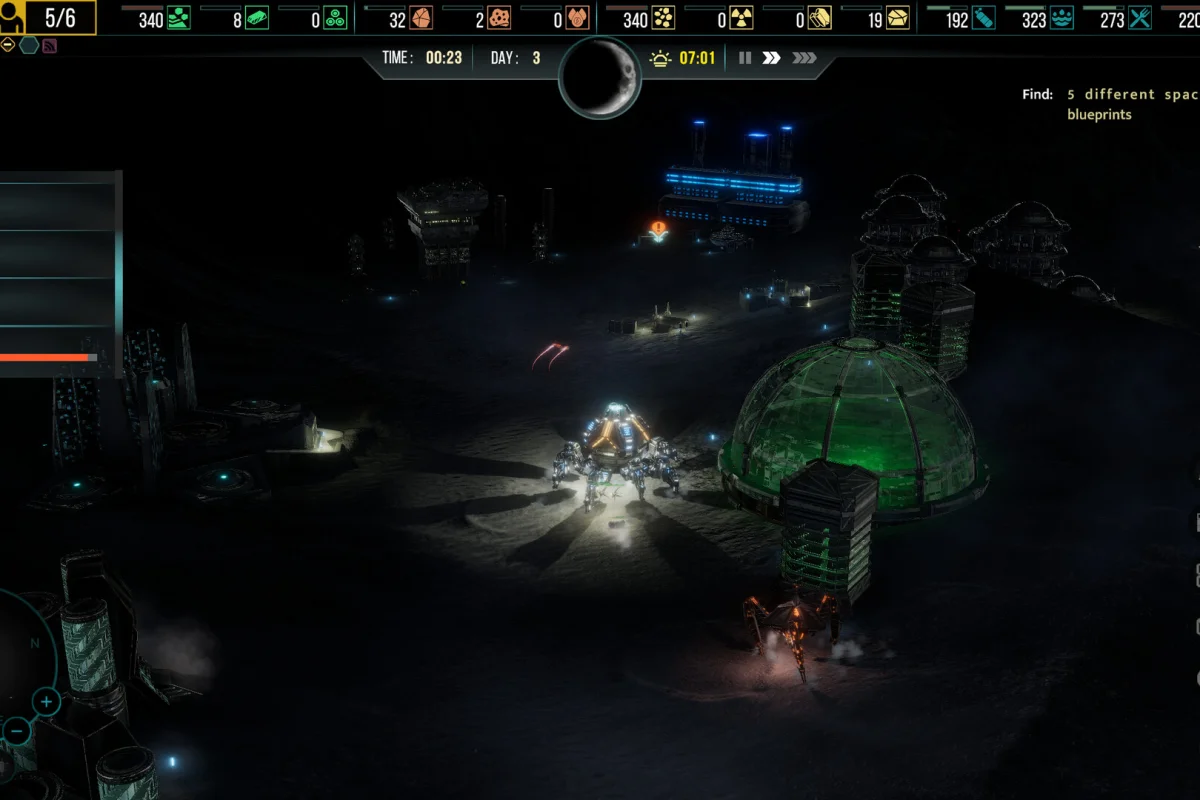Pause the game with the pause button

(745, 58)
